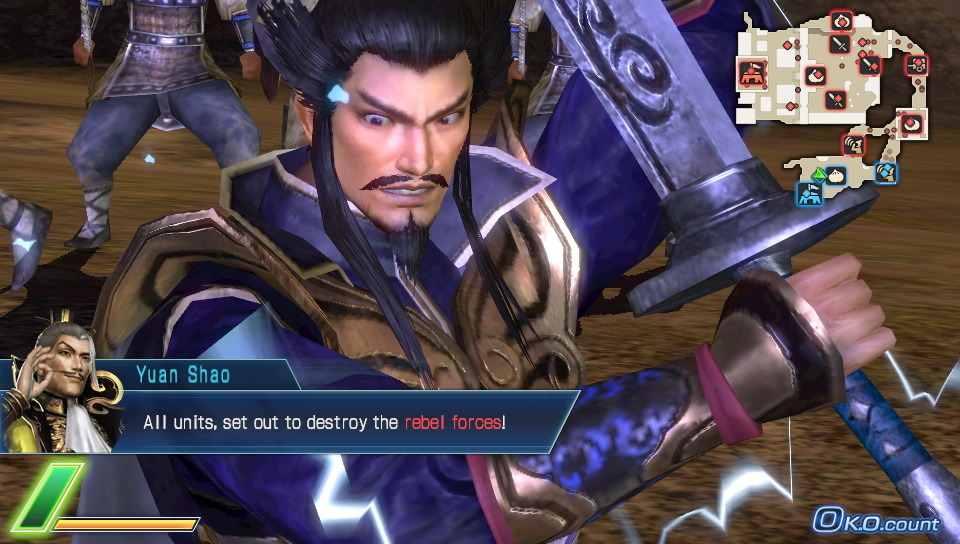Select the red horn signal base marker

pyautogui.click(x=853, y=145)
